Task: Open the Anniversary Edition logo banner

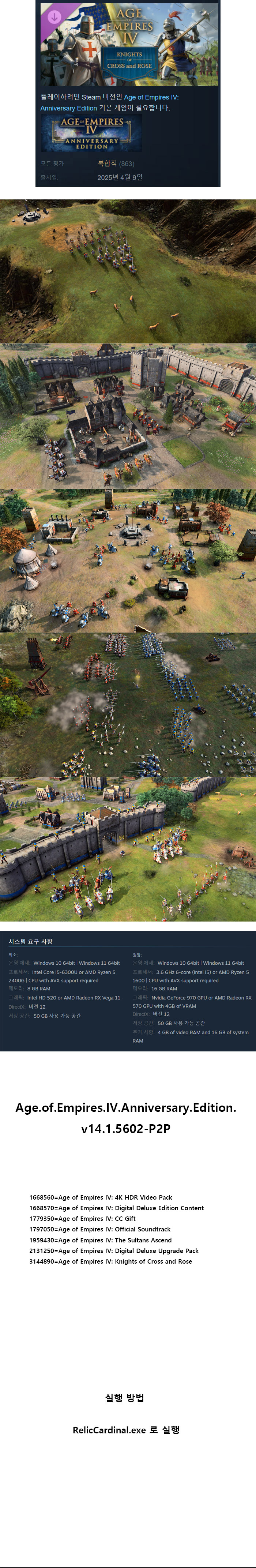Action: coord(91,133)
